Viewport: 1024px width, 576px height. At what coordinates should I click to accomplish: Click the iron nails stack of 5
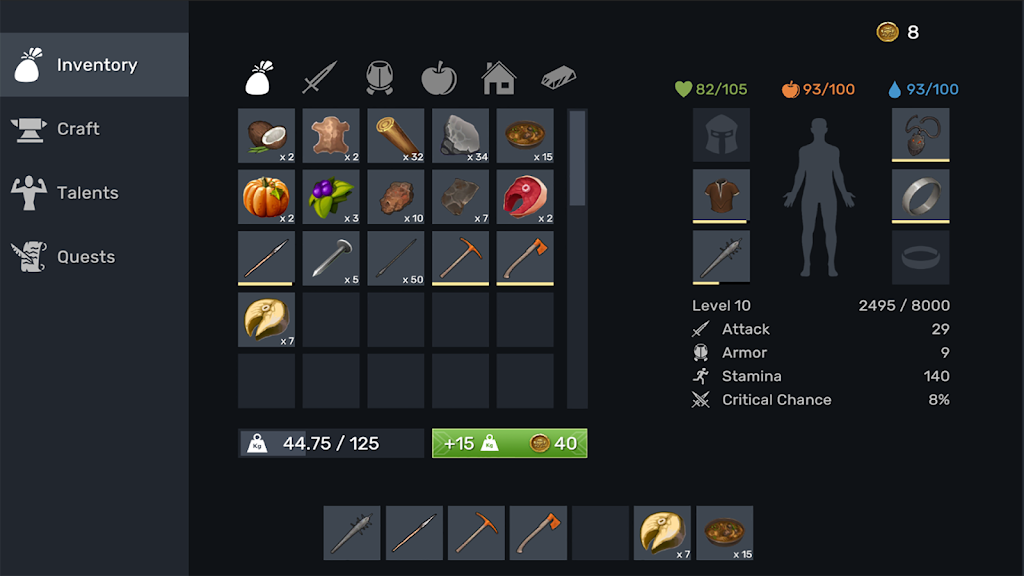point(331,258)
